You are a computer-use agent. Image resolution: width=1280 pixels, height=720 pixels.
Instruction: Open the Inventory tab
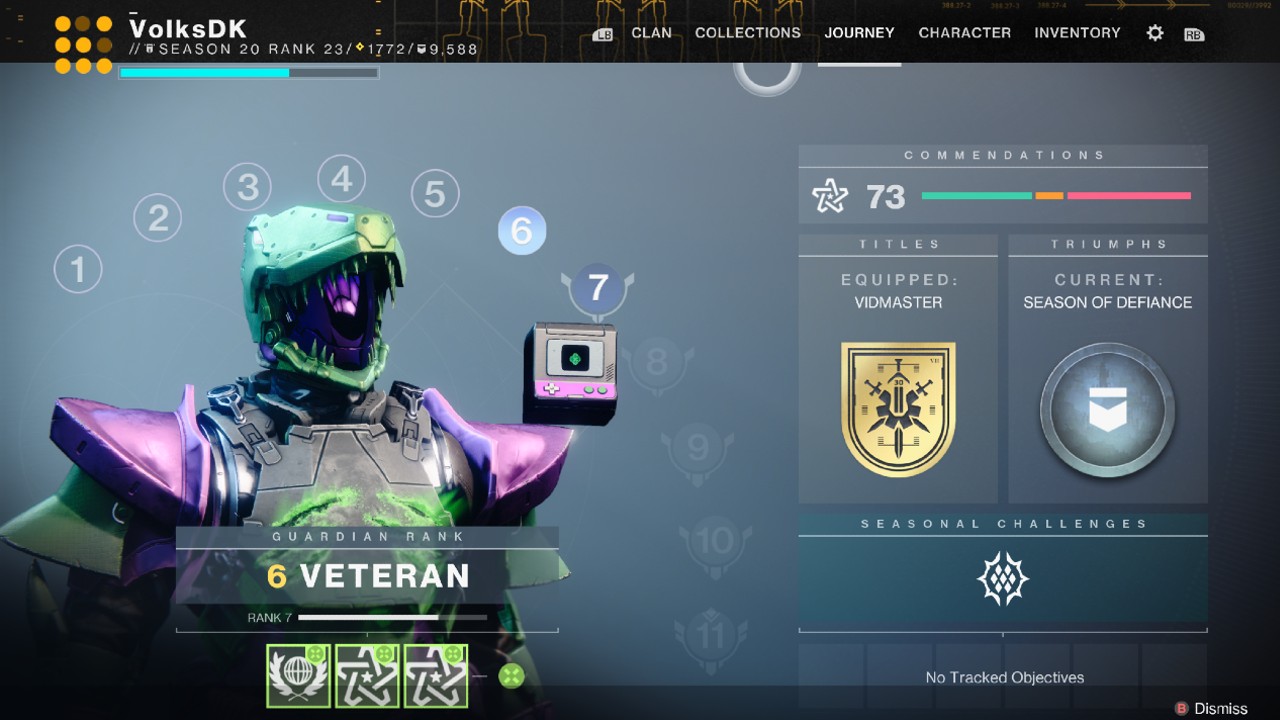tap(1077, 32)
